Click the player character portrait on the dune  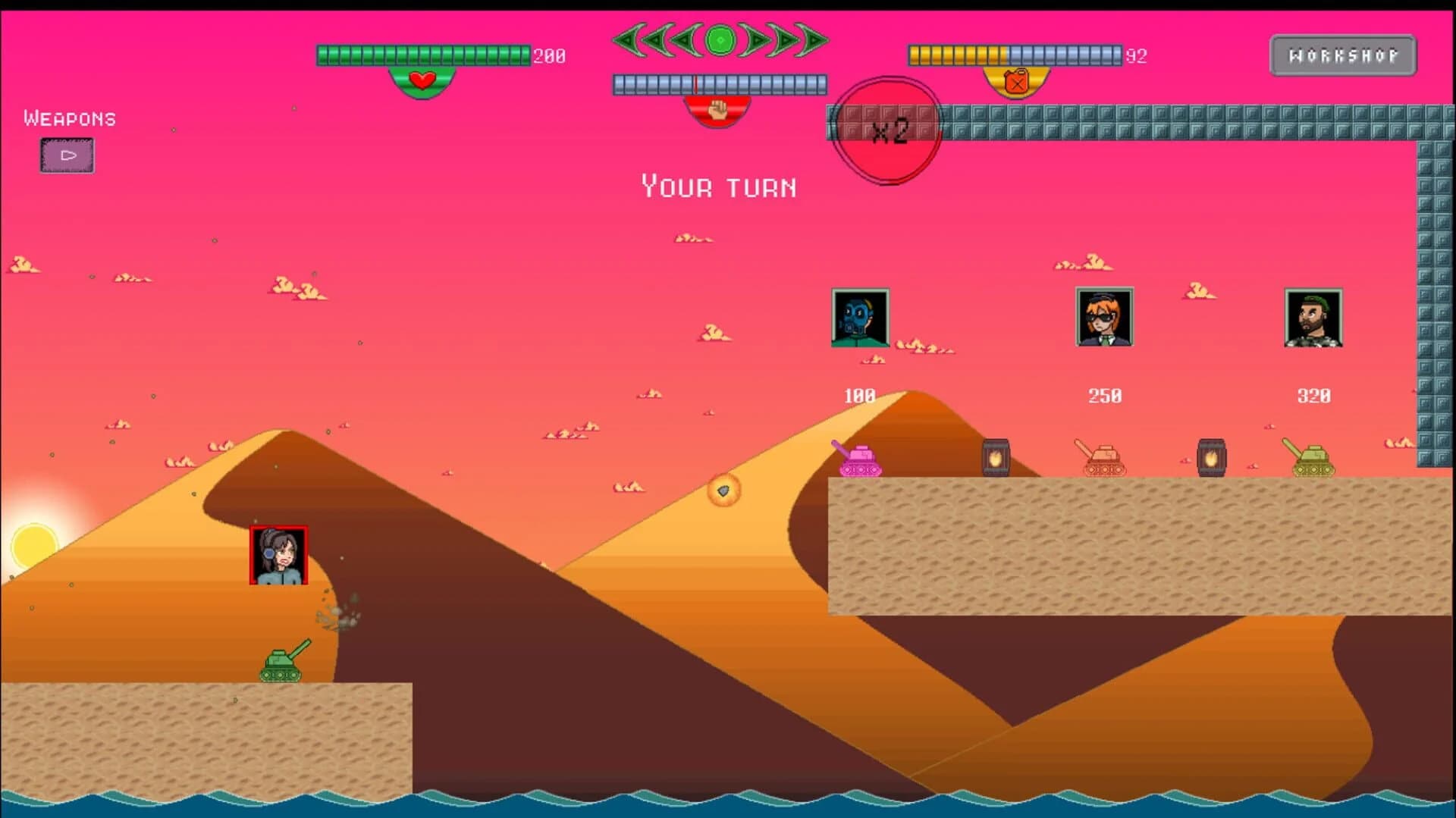tap(278, 556)
